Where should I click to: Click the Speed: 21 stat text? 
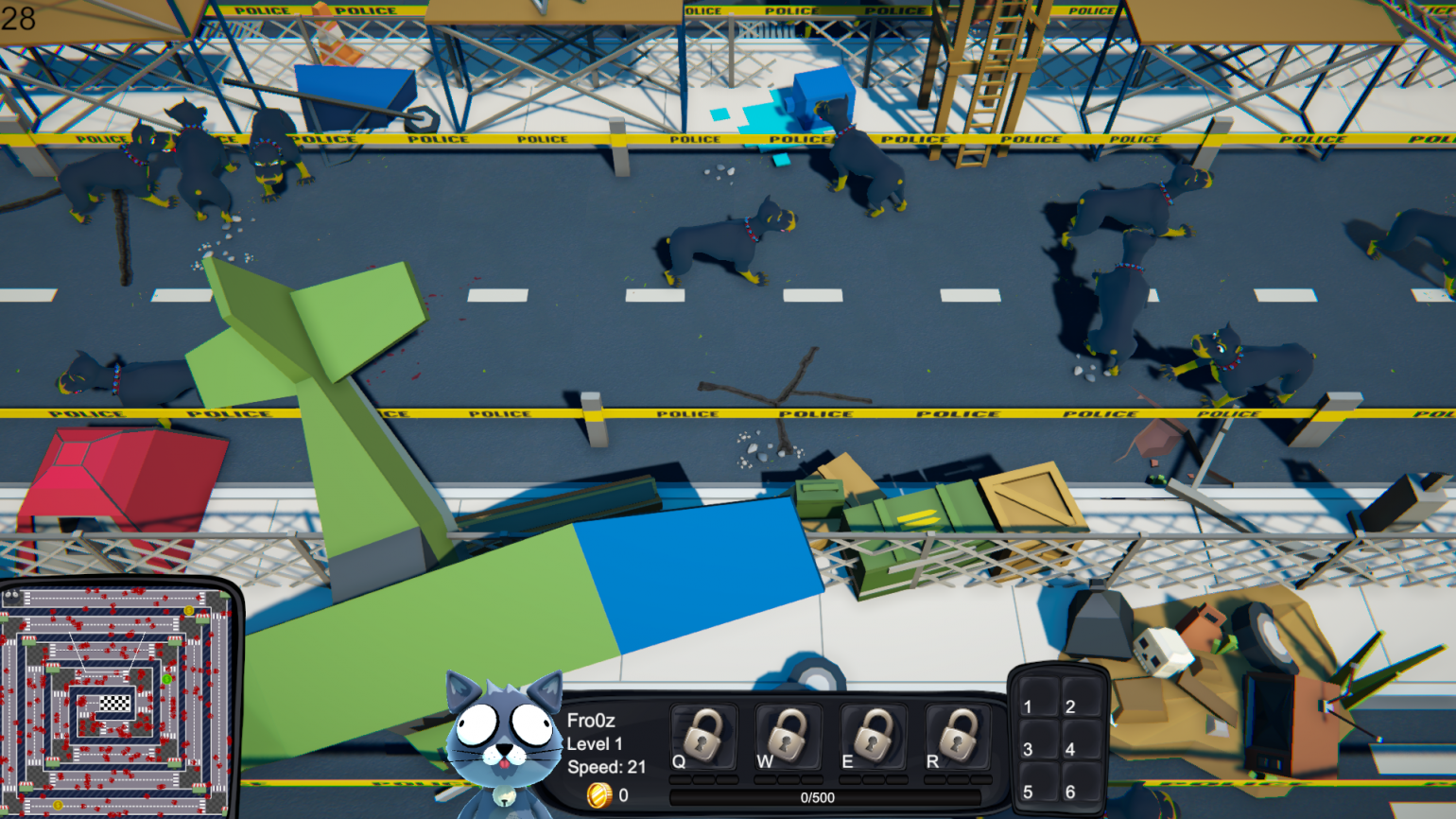pos(604,767)
